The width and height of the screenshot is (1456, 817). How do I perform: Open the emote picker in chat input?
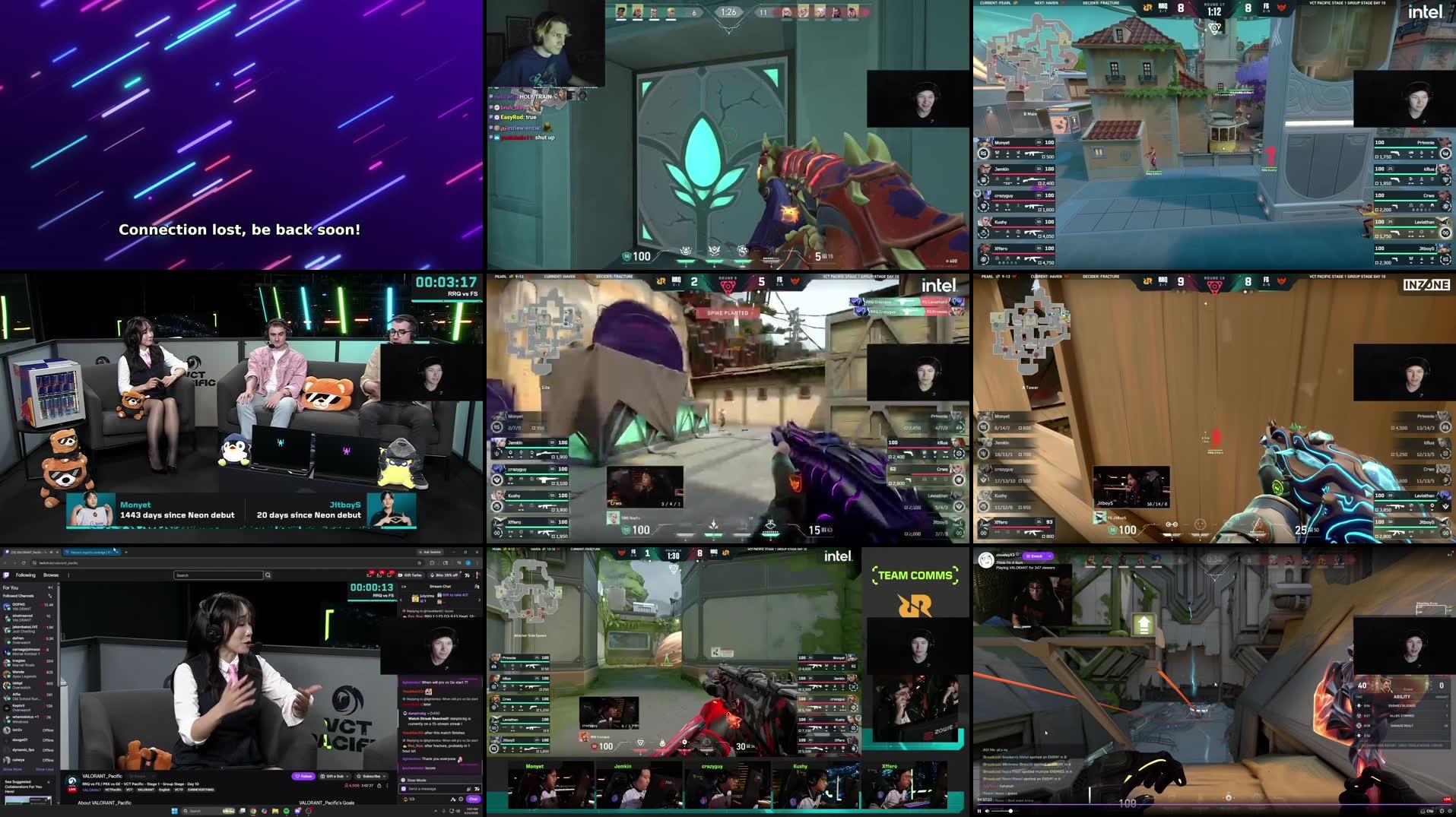pyautogui.click(x=477, y=790)
